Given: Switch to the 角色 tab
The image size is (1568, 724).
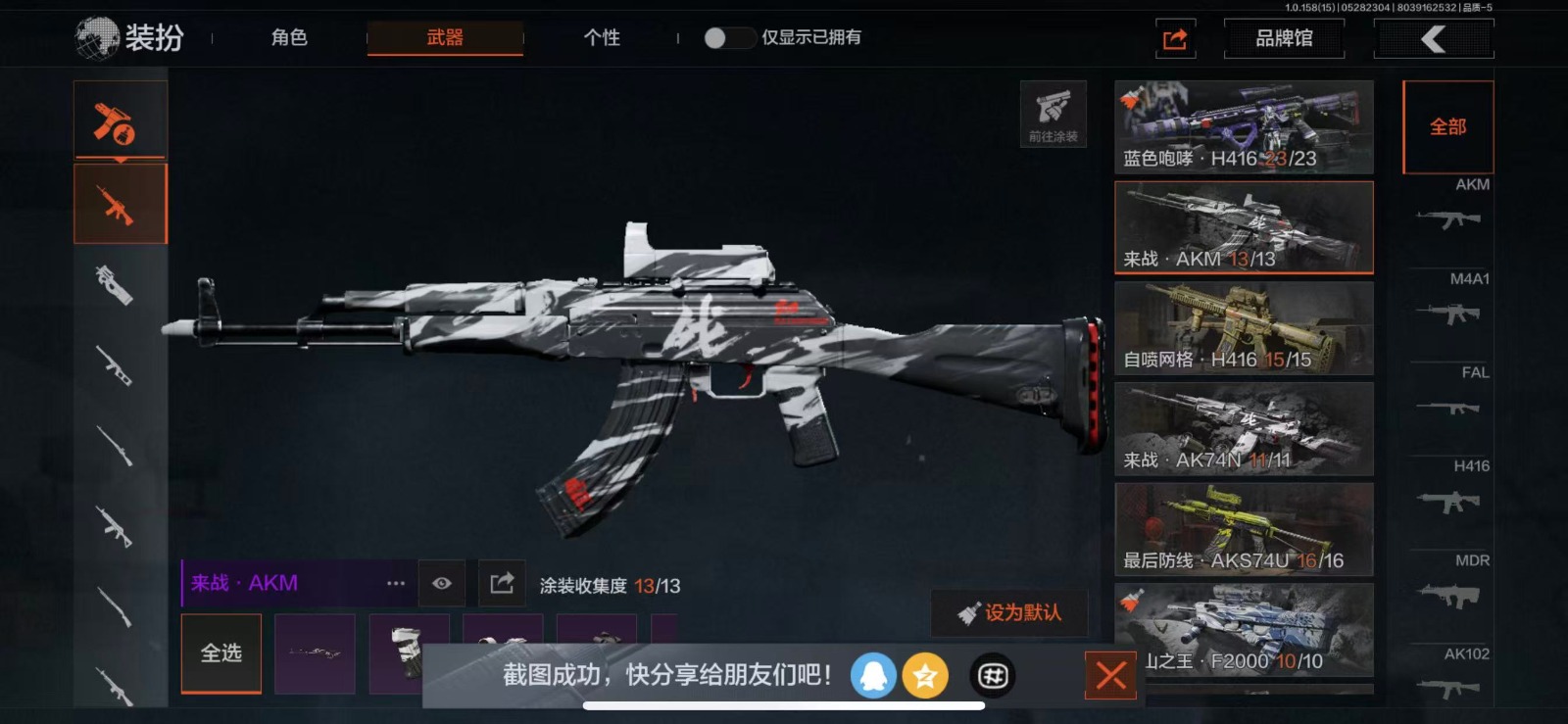Looking at the screenshot, I should pyautogui.click(x=289, y=38).
